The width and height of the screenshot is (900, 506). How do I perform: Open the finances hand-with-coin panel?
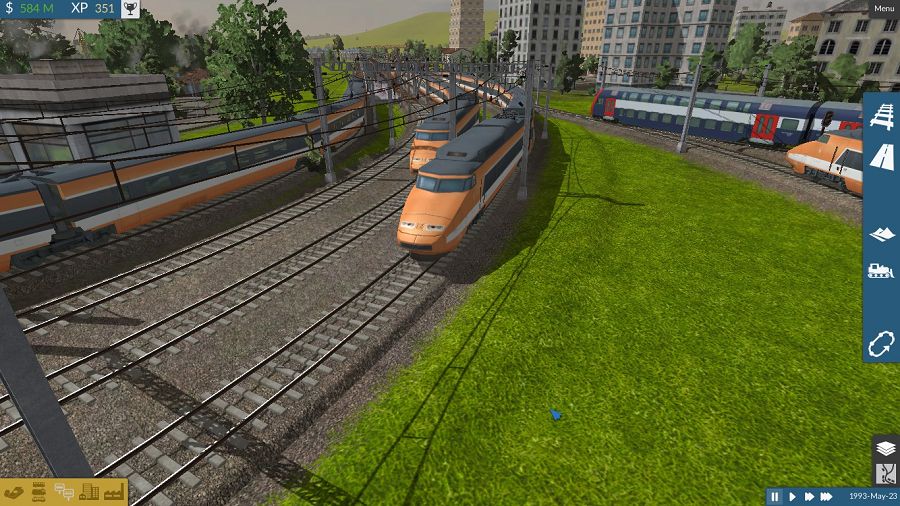(x=14, y=492)
